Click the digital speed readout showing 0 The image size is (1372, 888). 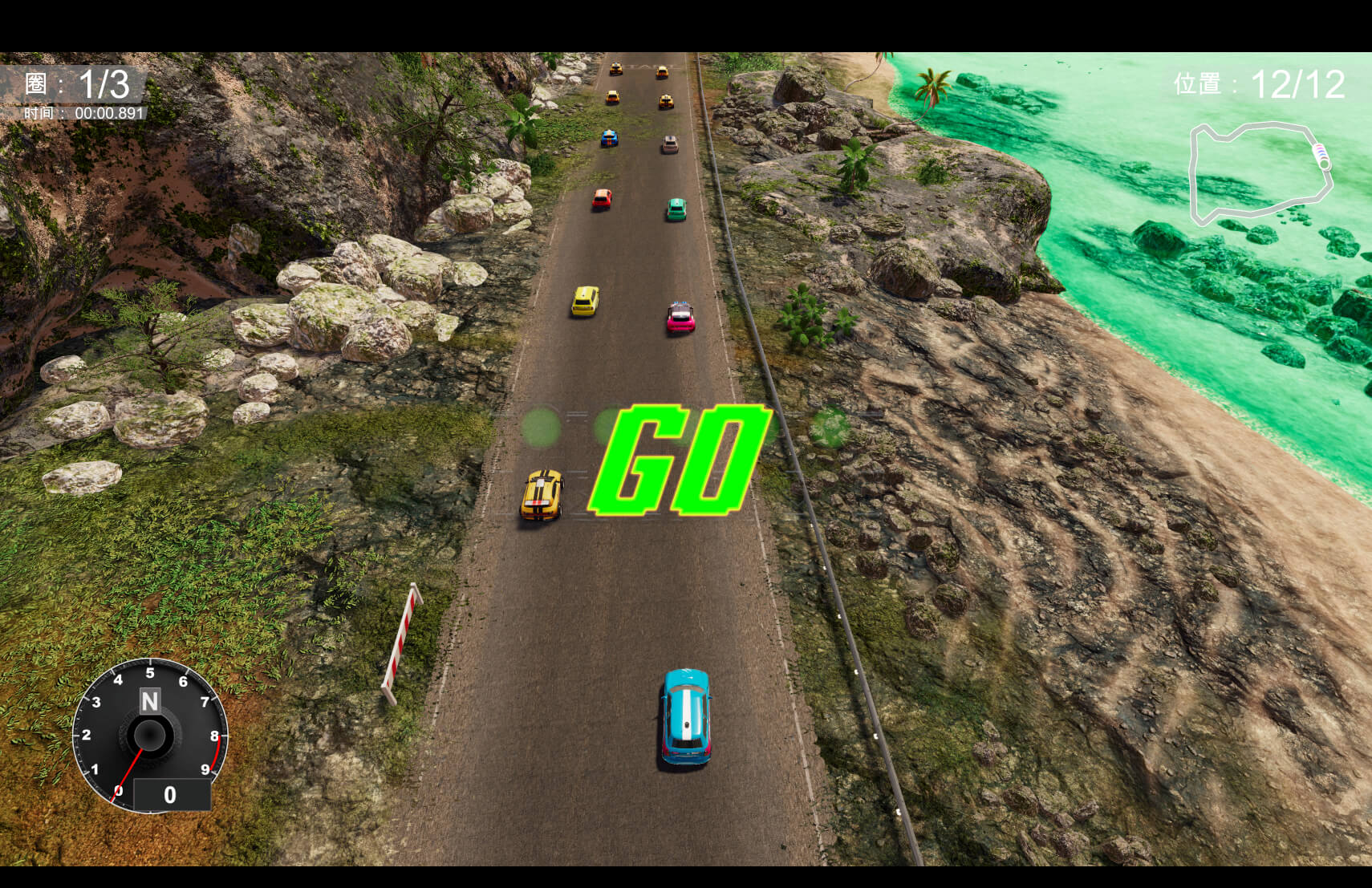pos(171,795)
